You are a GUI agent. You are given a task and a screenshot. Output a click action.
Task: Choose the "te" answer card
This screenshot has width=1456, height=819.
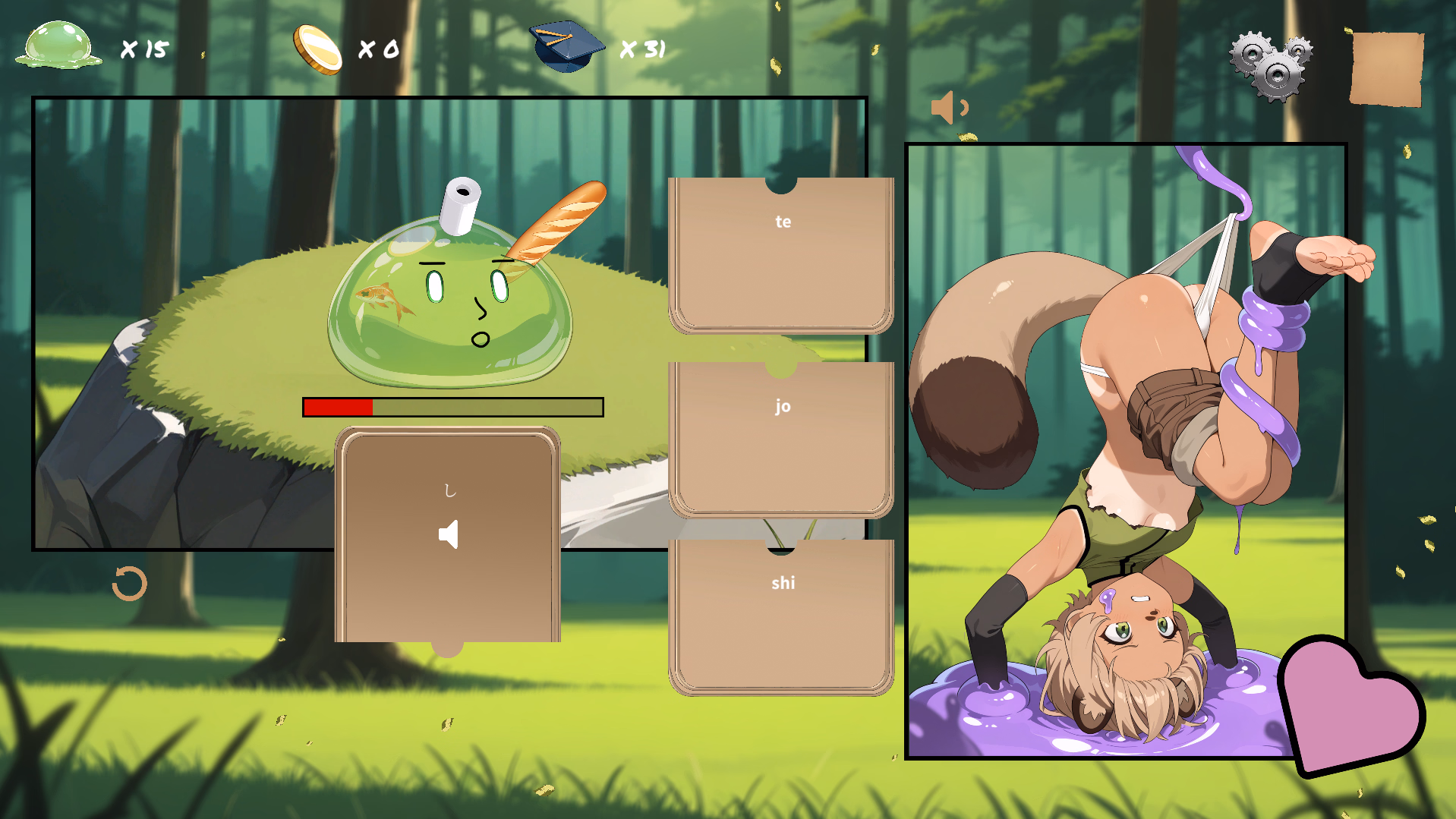point(781,254)
